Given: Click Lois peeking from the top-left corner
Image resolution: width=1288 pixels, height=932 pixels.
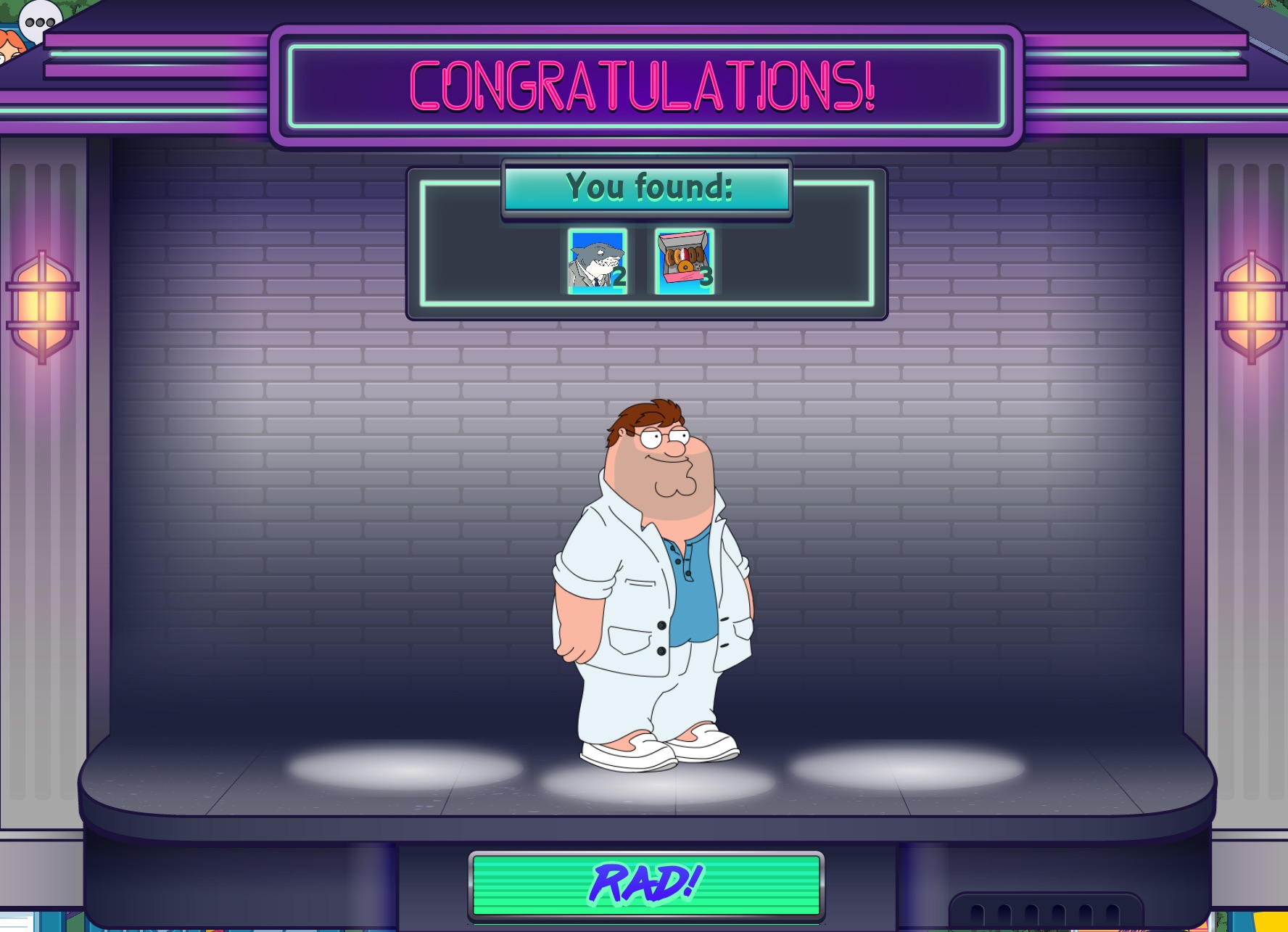Looking at the screenshot, I should pyautogui.click(x=11, y=44).
